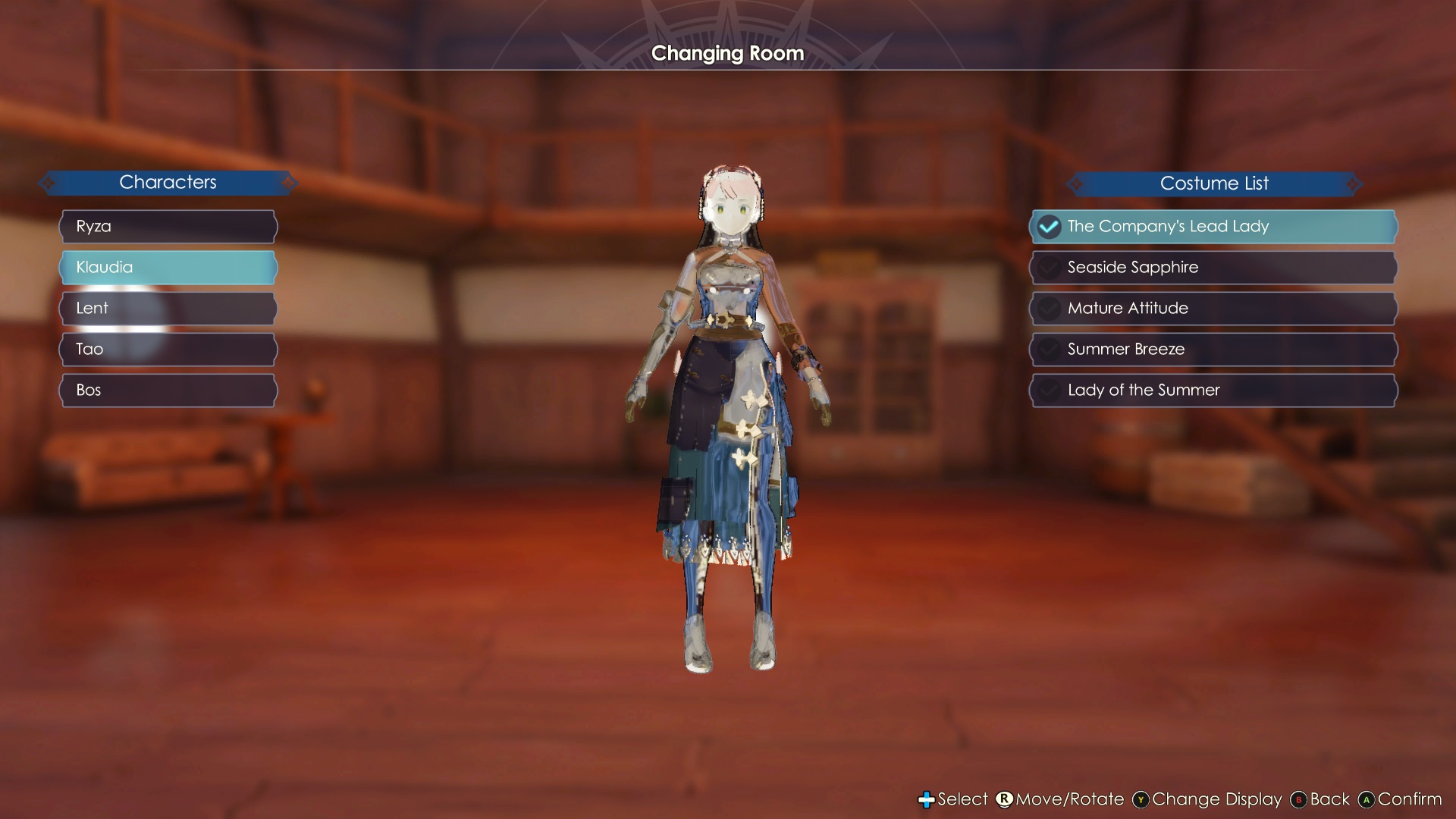Toggle the Mature Attitude costume checkmark

(1049, 308)
